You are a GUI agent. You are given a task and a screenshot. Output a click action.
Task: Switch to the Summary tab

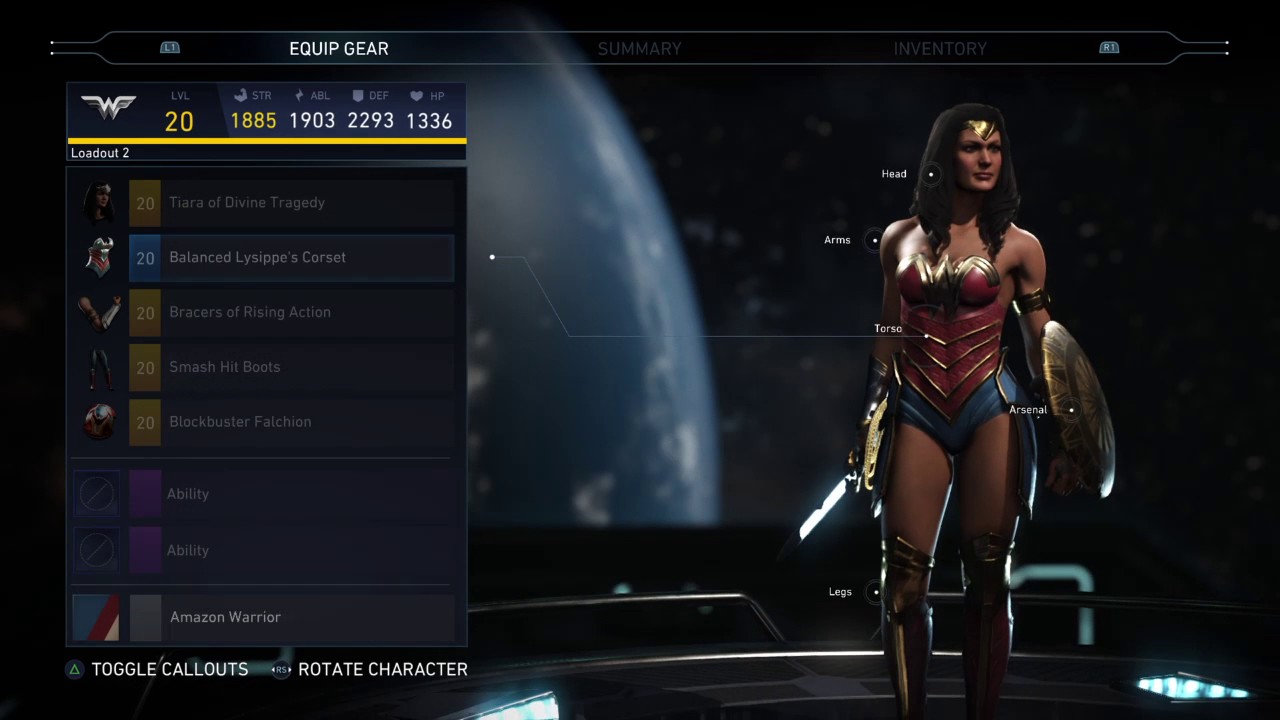(x=639, y=48)
